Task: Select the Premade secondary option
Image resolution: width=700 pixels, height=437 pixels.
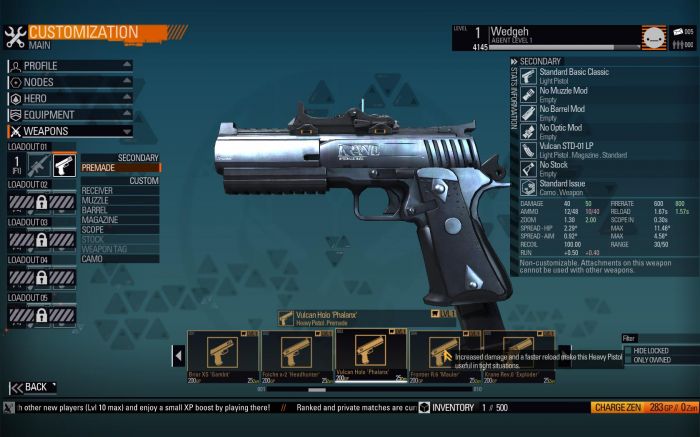Action: pos(120,168)
